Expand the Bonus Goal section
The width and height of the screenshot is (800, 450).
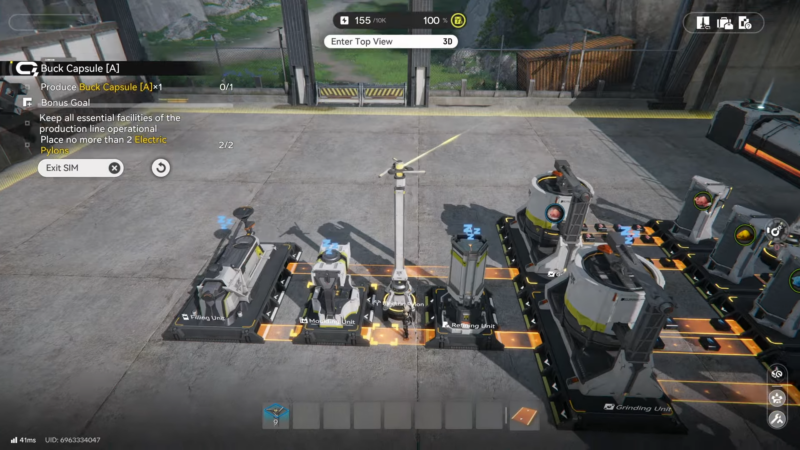(x=62, y=102)
